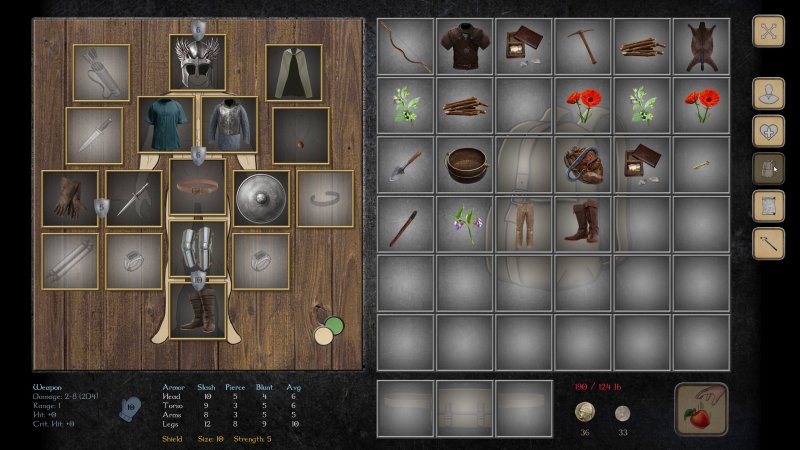The height and width of the screenshot is (450, 800).
Task: Click the equipped dagger in the weapon slot
Action: (x=134, y=198)
